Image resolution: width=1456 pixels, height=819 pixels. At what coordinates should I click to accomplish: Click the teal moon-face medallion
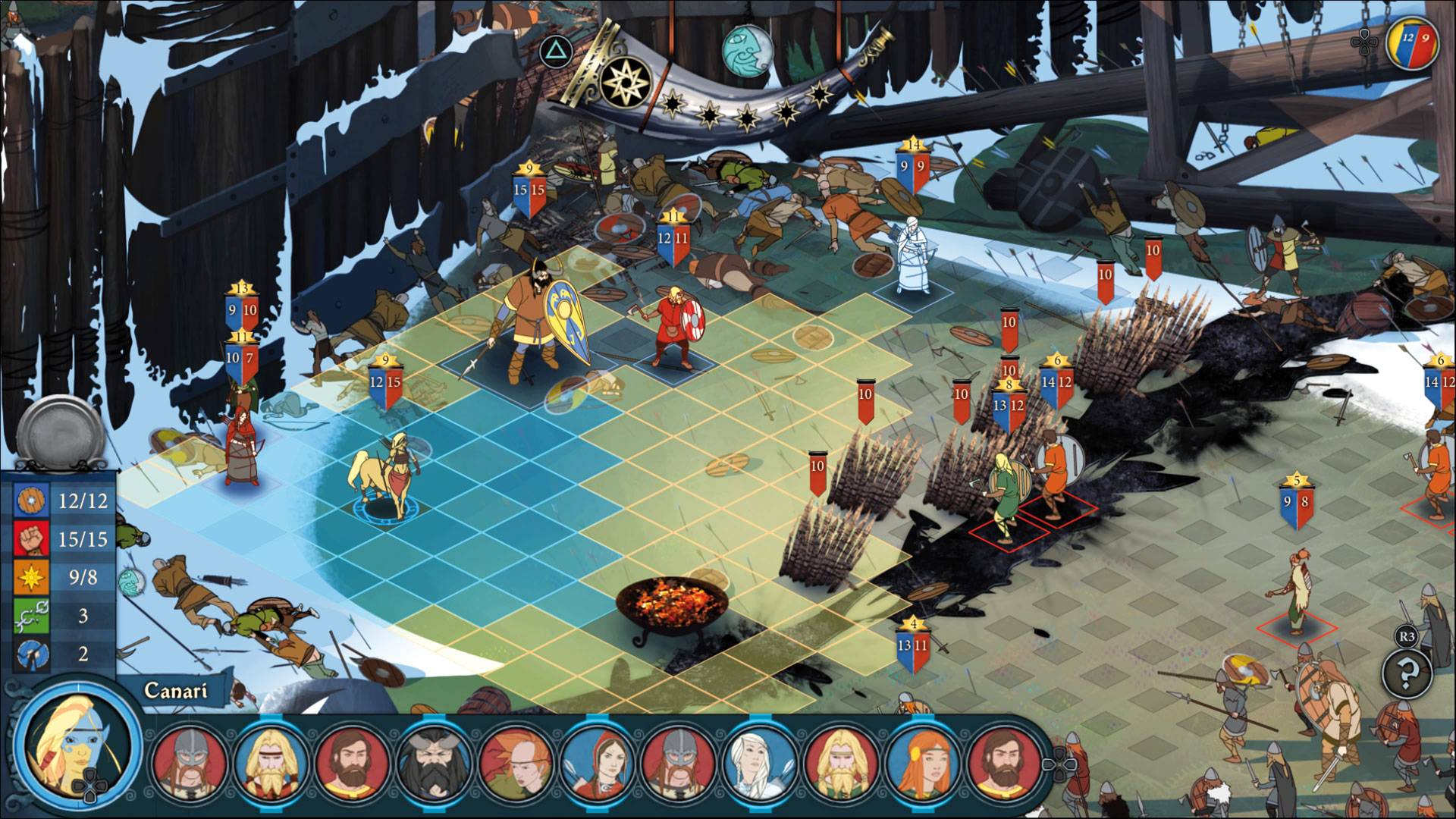pyautogui.click(x=747, y=50)
